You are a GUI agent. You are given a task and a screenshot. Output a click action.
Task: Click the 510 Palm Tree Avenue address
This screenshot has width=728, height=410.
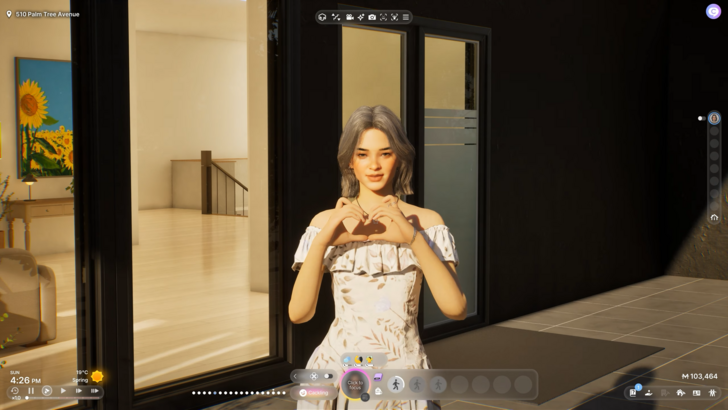(x=45, y=14)
